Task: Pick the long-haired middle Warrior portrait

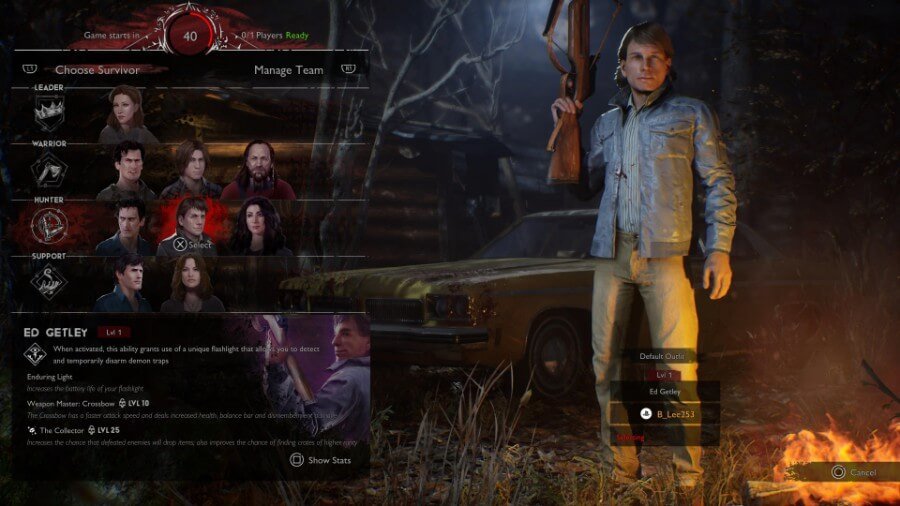Action: (190, 170)
